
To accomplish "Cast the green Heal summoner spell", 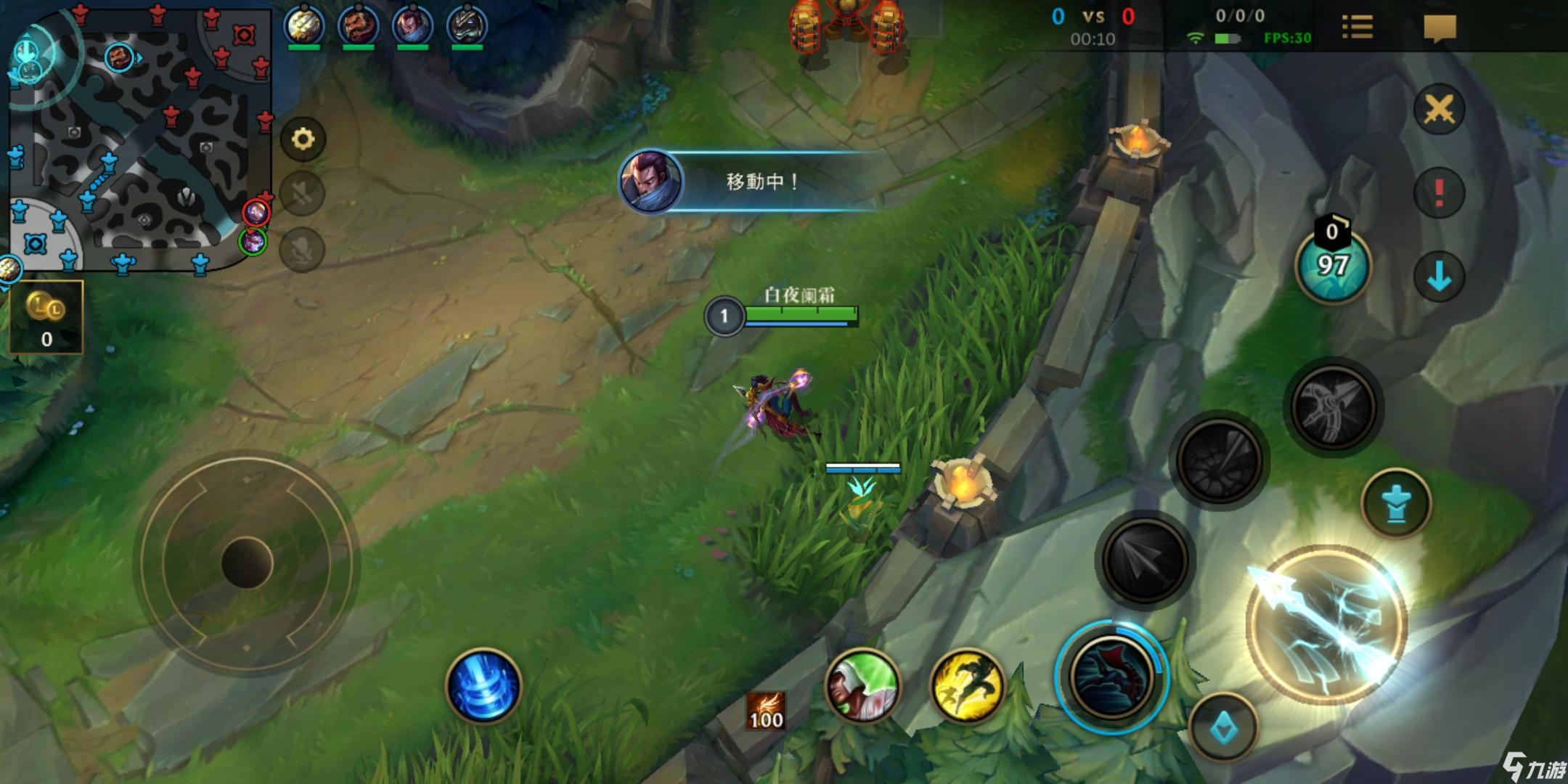I will pos(862,685).
